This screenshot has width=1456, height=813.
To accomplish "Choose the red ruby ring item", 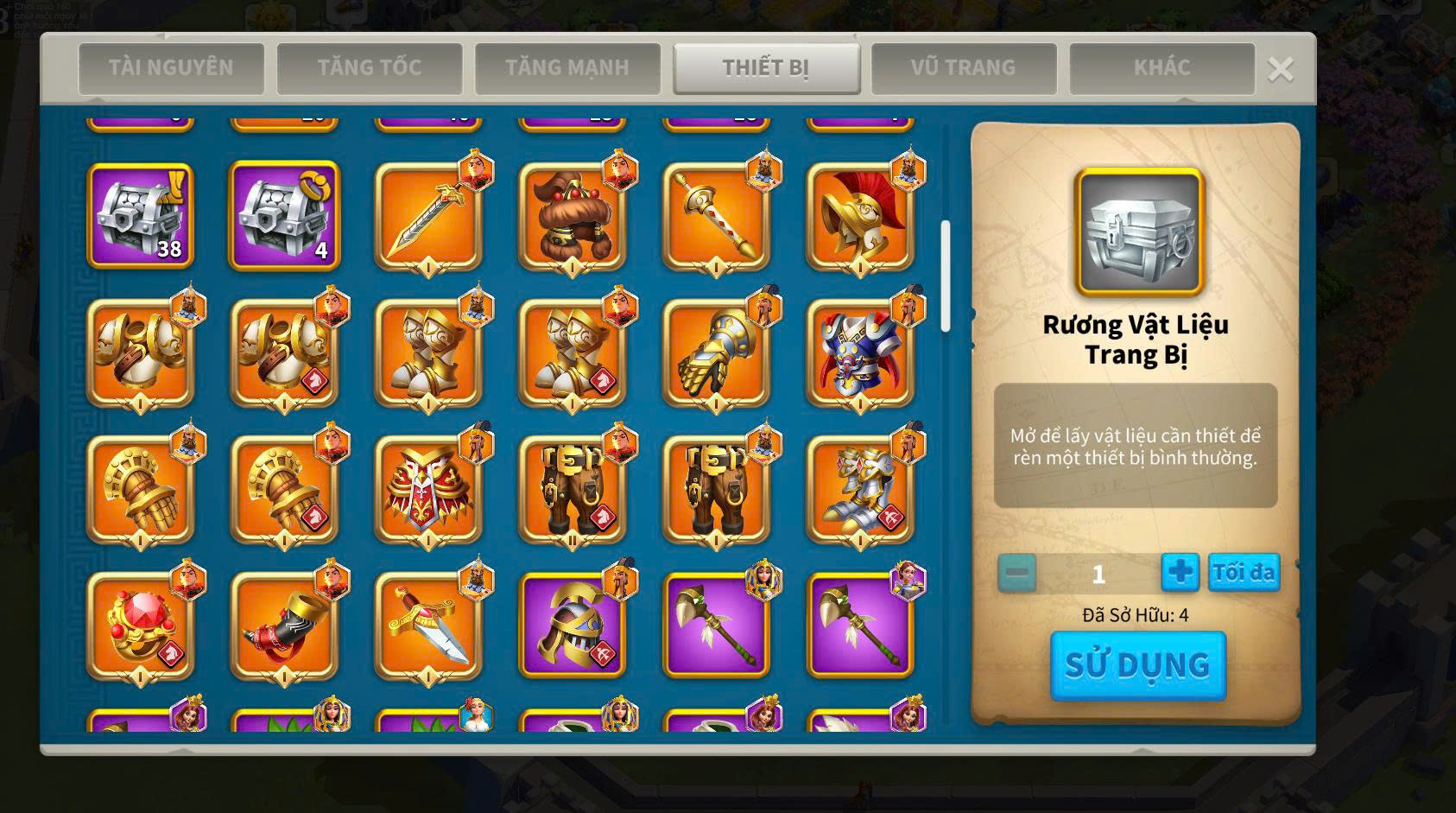I will pos(141,626).
